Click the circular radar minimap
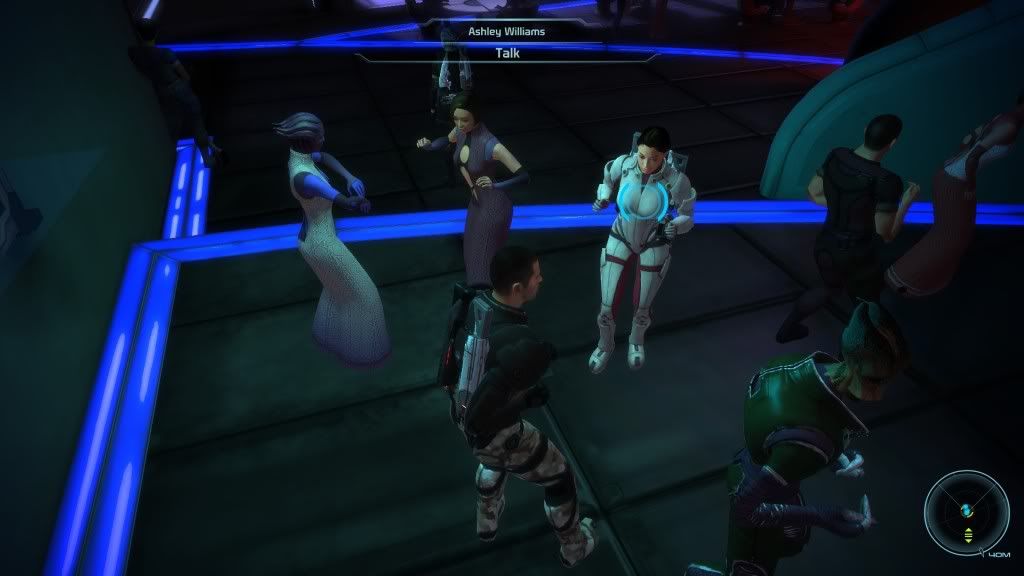 (x=966, y=512)
